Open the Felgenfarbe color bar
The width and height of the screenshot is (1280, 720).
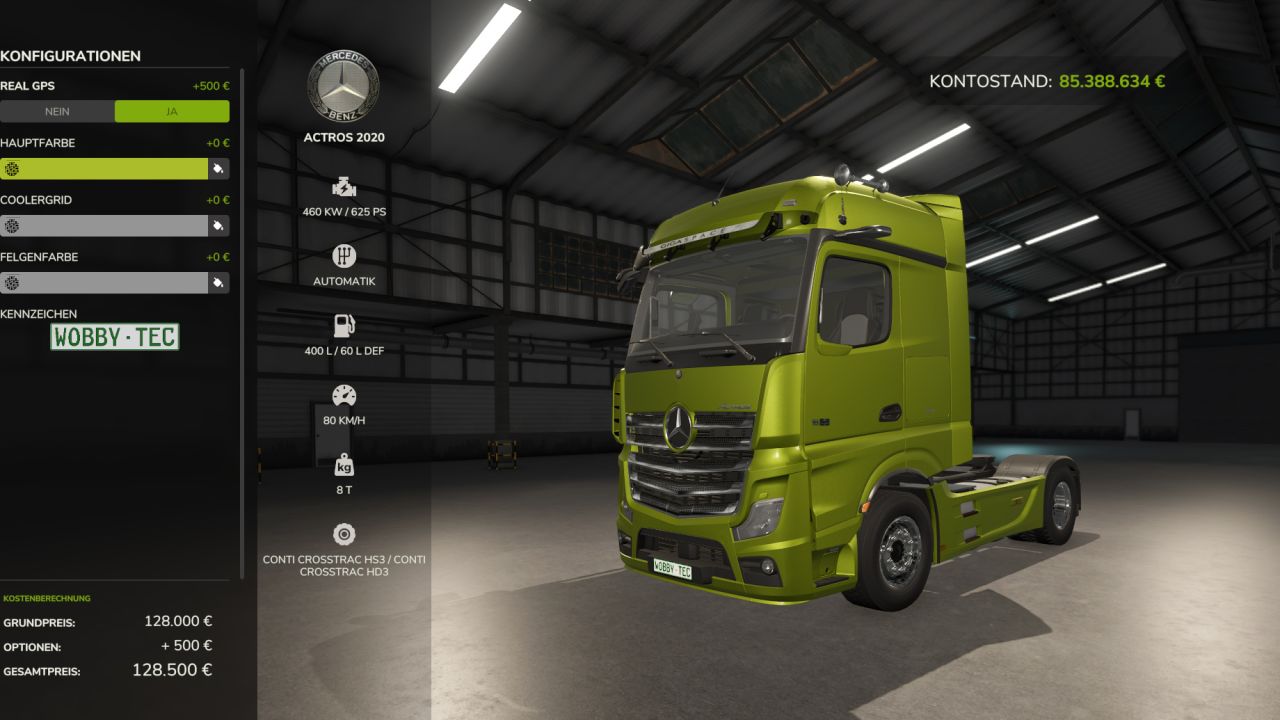click(104, 283)
